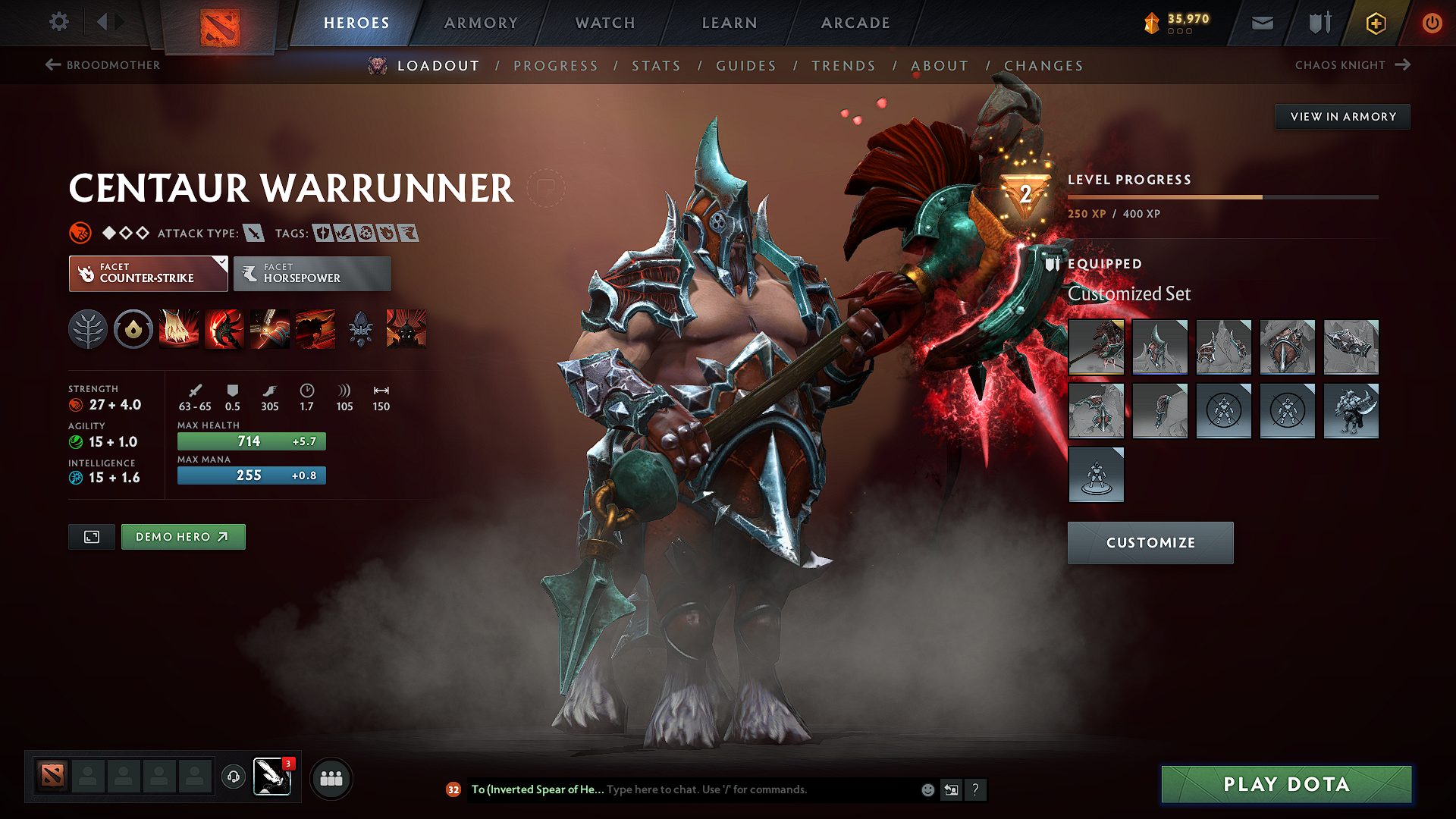Image resolution: width=1456 pixels, height=819 pixels.
Task: Click the innate ability droplet icon
Action: click(x=133, y=329)
